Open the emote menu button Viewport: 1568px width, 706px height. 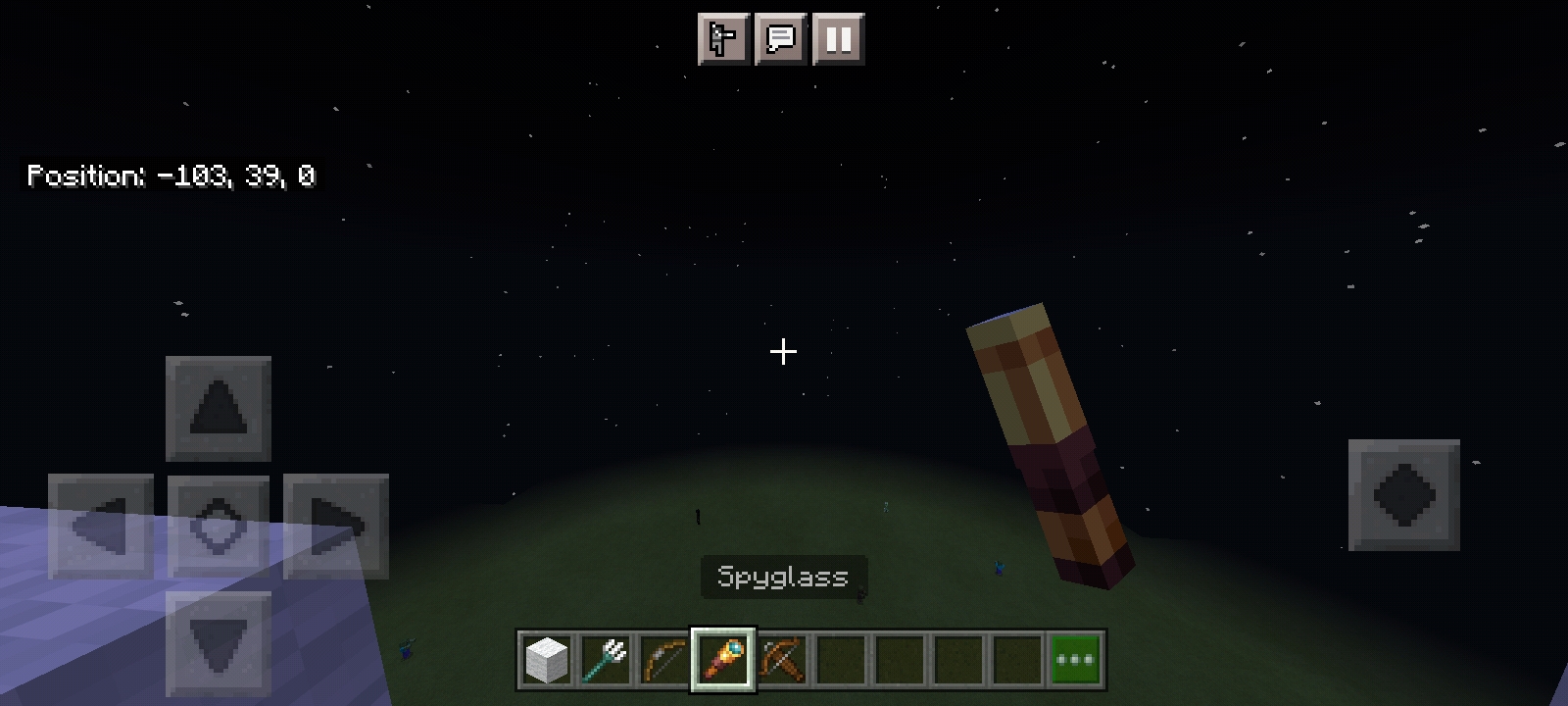point(723,39)
